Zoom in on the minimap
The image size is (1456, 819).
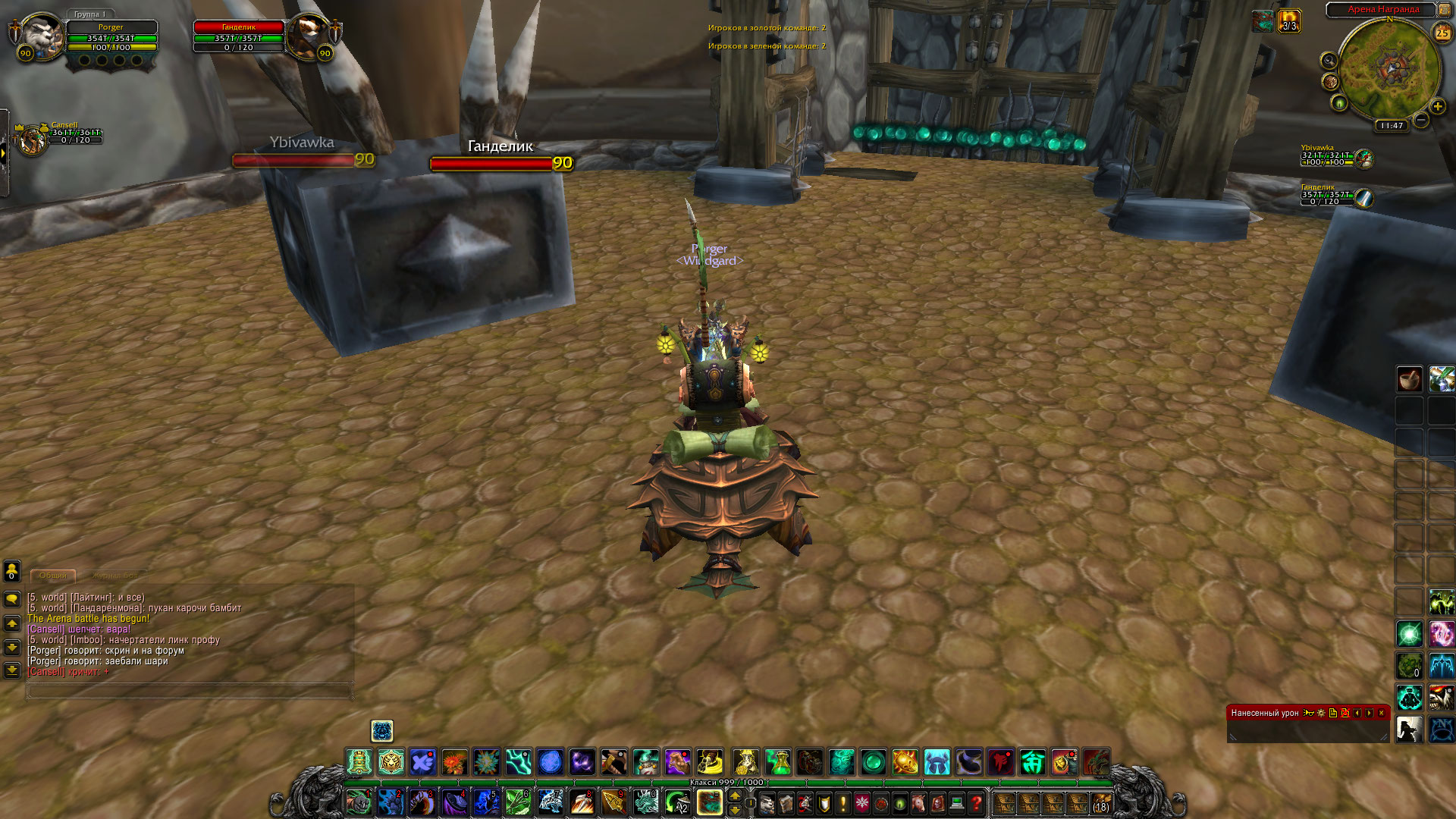[1437, 106]
